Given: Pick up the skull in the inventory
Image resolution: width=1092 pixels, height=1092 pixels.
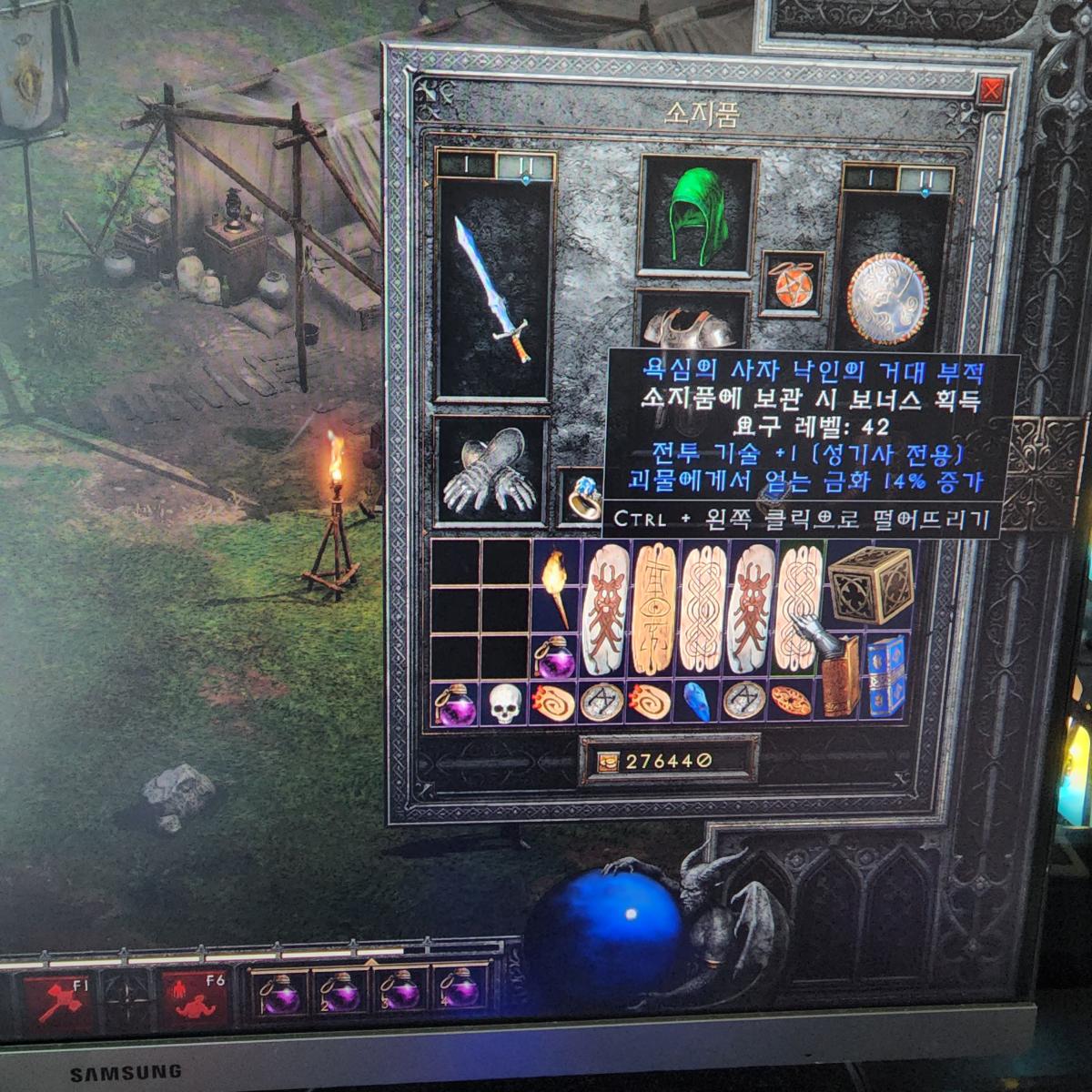Looking at the screenshot, I should (x=505, y=703).
